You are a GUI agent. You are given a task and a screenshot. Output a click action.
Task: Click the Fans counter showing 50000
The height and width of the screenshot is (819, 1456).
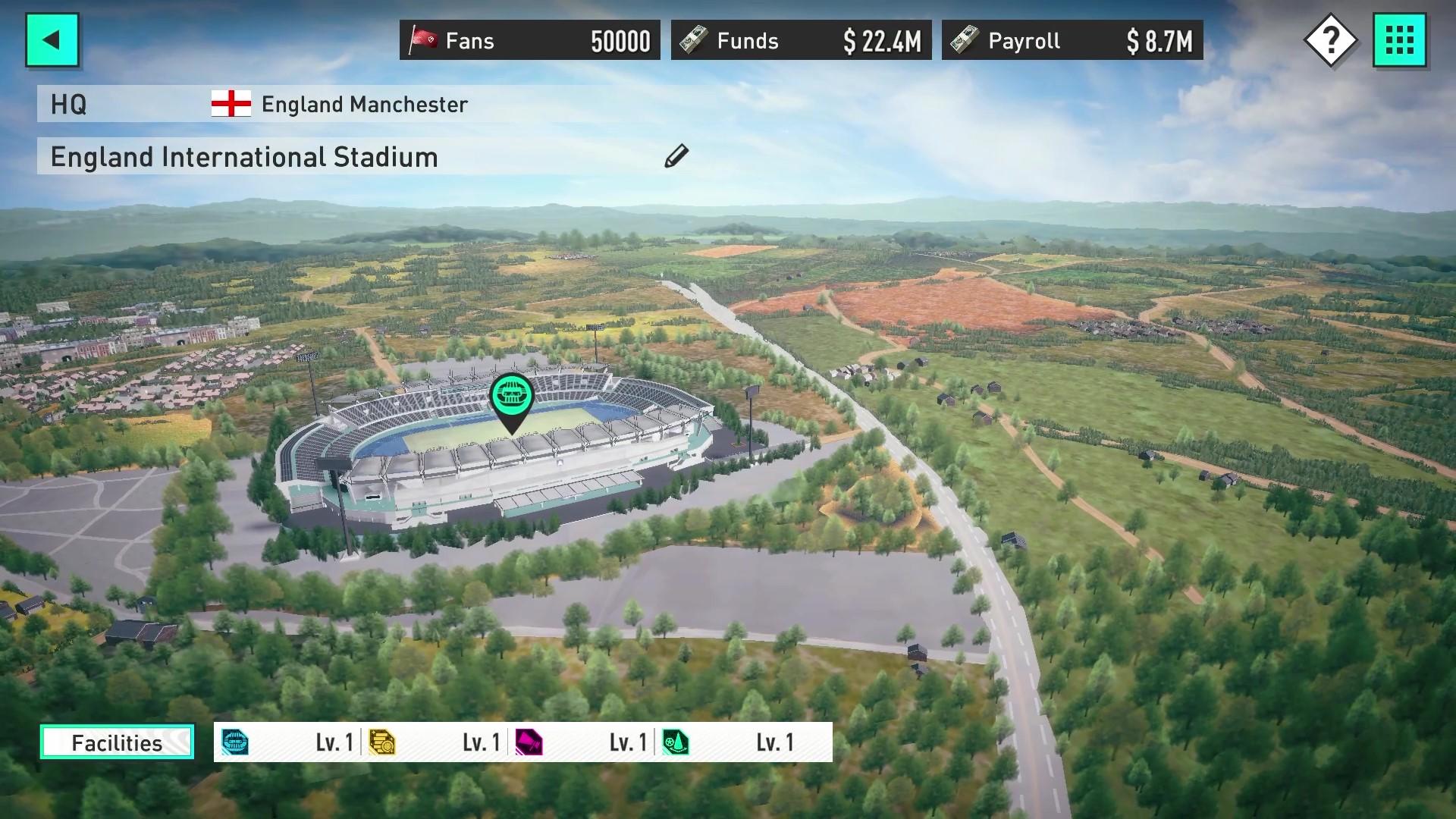(620, 40)
